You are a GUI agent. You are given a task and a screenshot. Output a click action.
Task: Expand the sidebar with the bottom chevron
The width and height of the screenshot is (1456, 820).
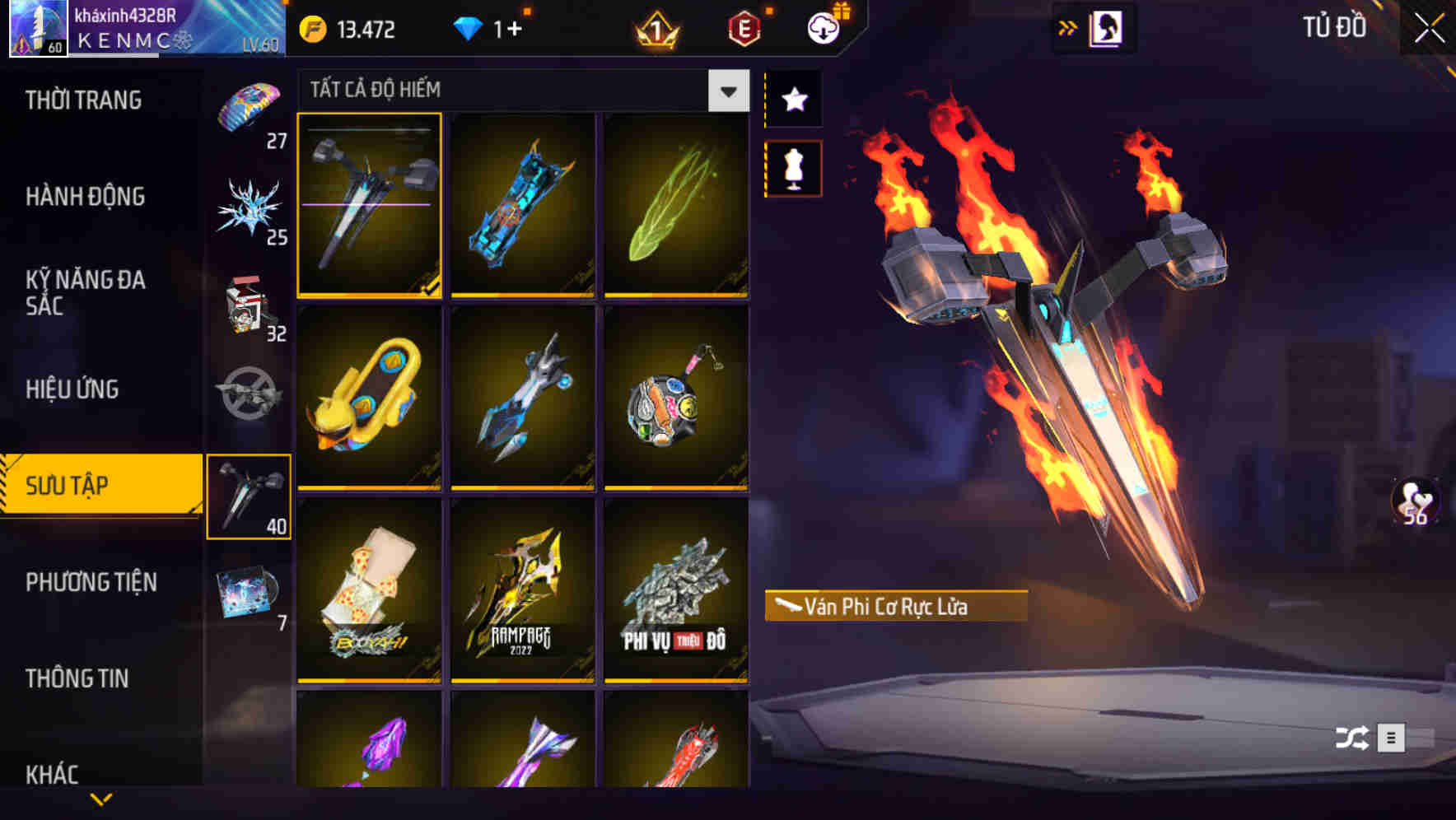pos(101,800)
